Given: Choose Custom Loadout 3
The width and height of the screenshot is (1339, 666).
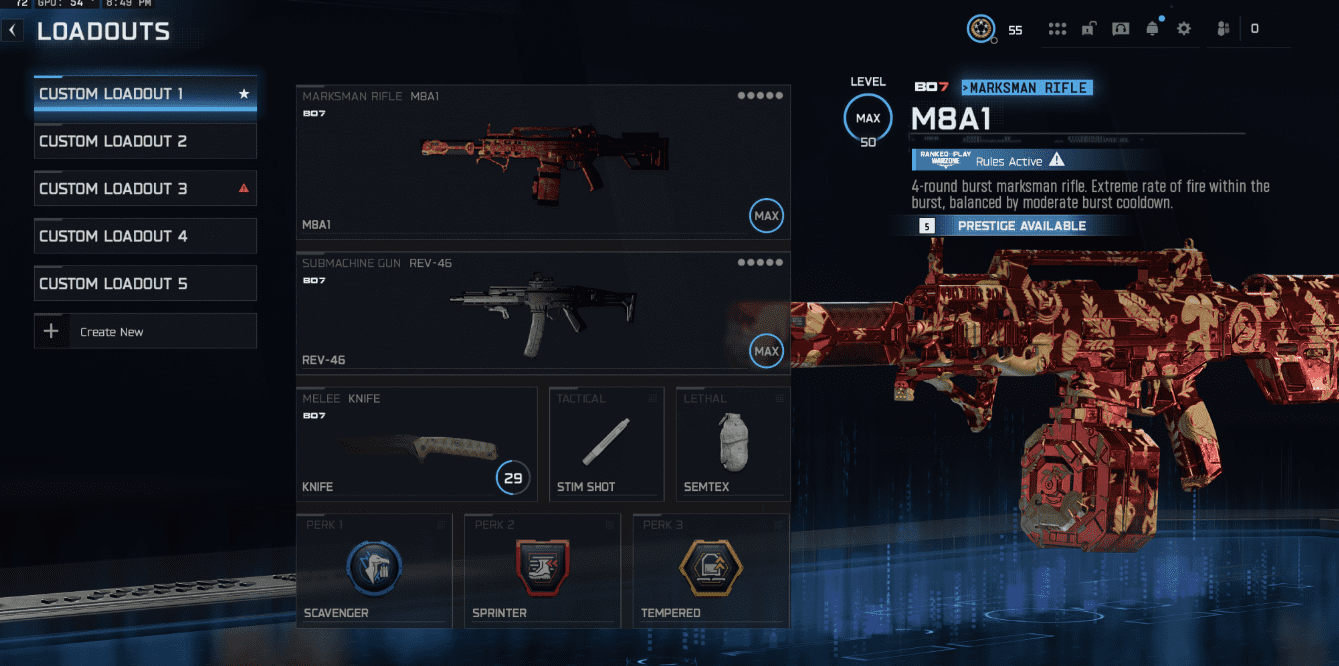Looking at the screenshot, I should click(145, 189).
